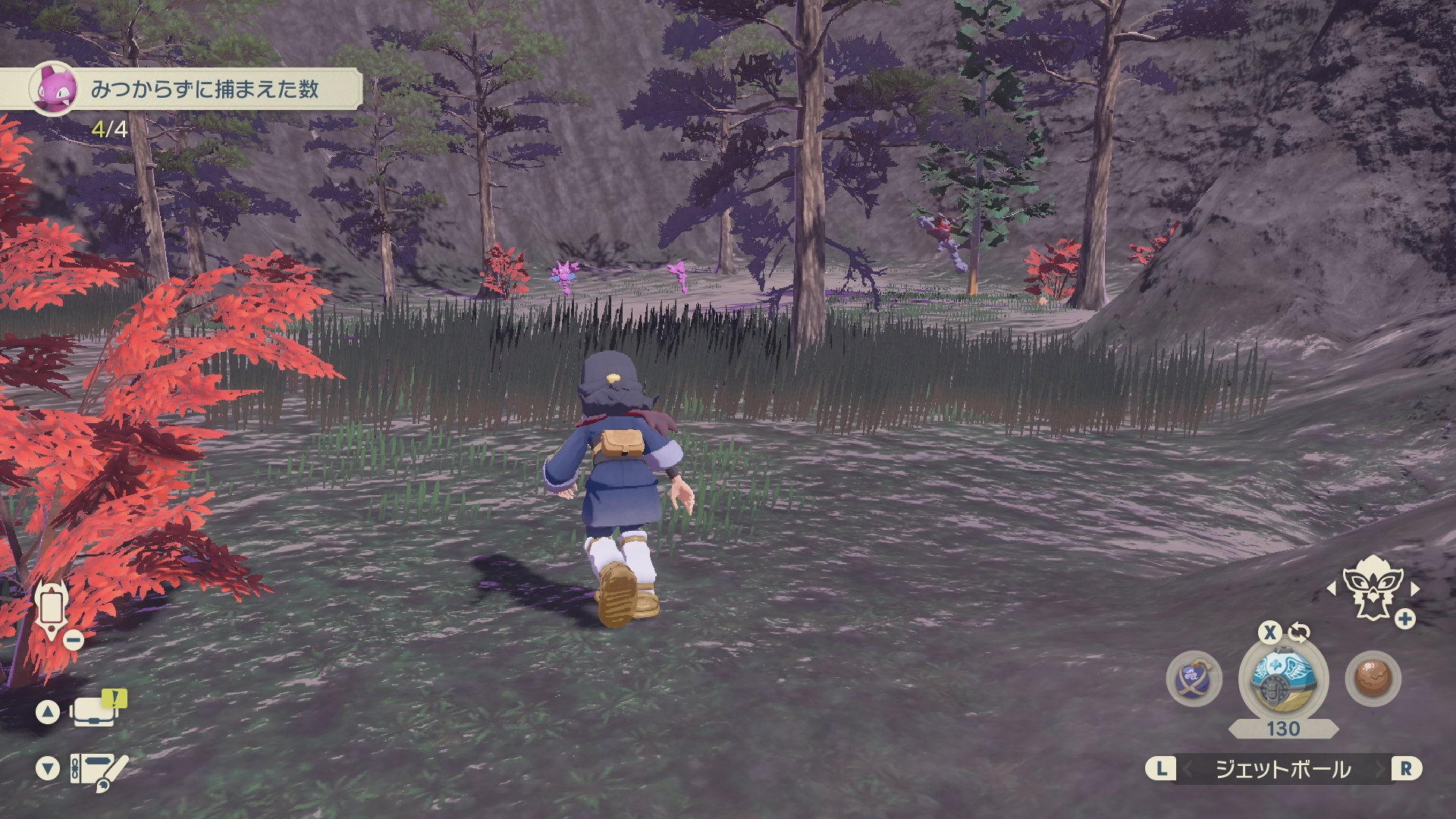Click the ジェットボール item name bar
Screen dimensions: 1456x819
[x=1283, y=769]
